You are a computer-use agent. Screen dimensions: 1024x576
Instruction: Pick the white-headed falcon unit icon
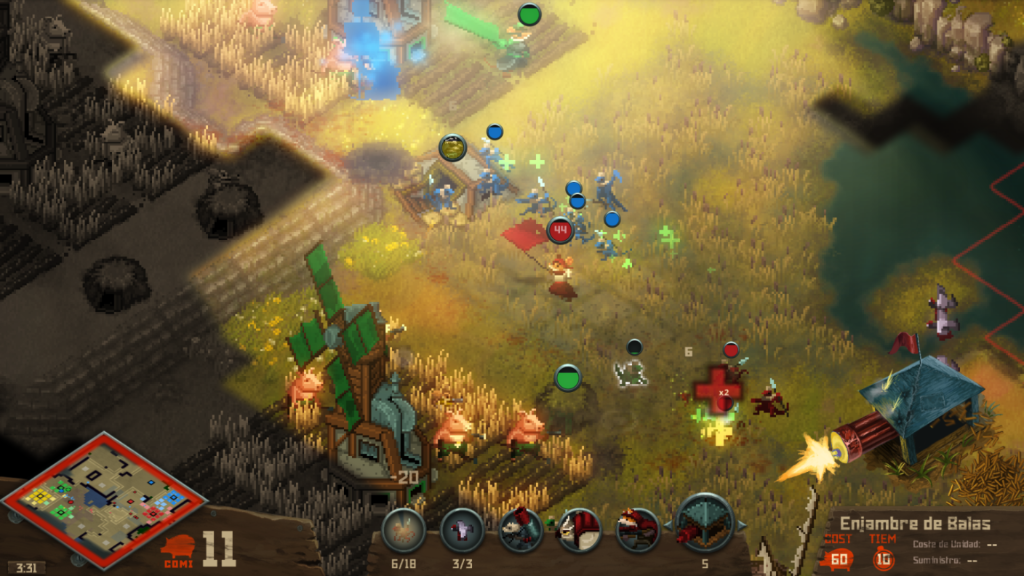point(579,529)
